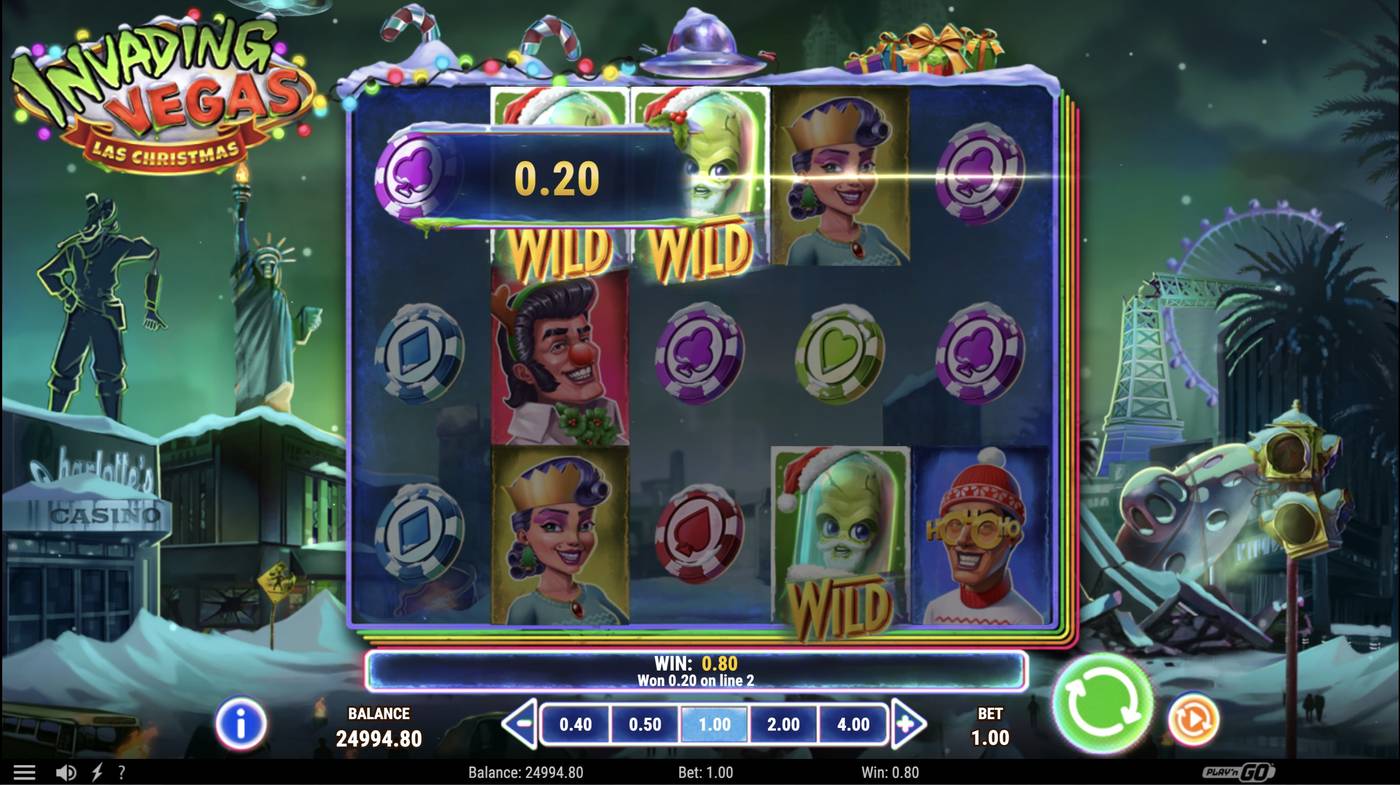Click the BET 1.00 display
The width and height of the screenshot is (1400, 785).
tap(990, 726)
